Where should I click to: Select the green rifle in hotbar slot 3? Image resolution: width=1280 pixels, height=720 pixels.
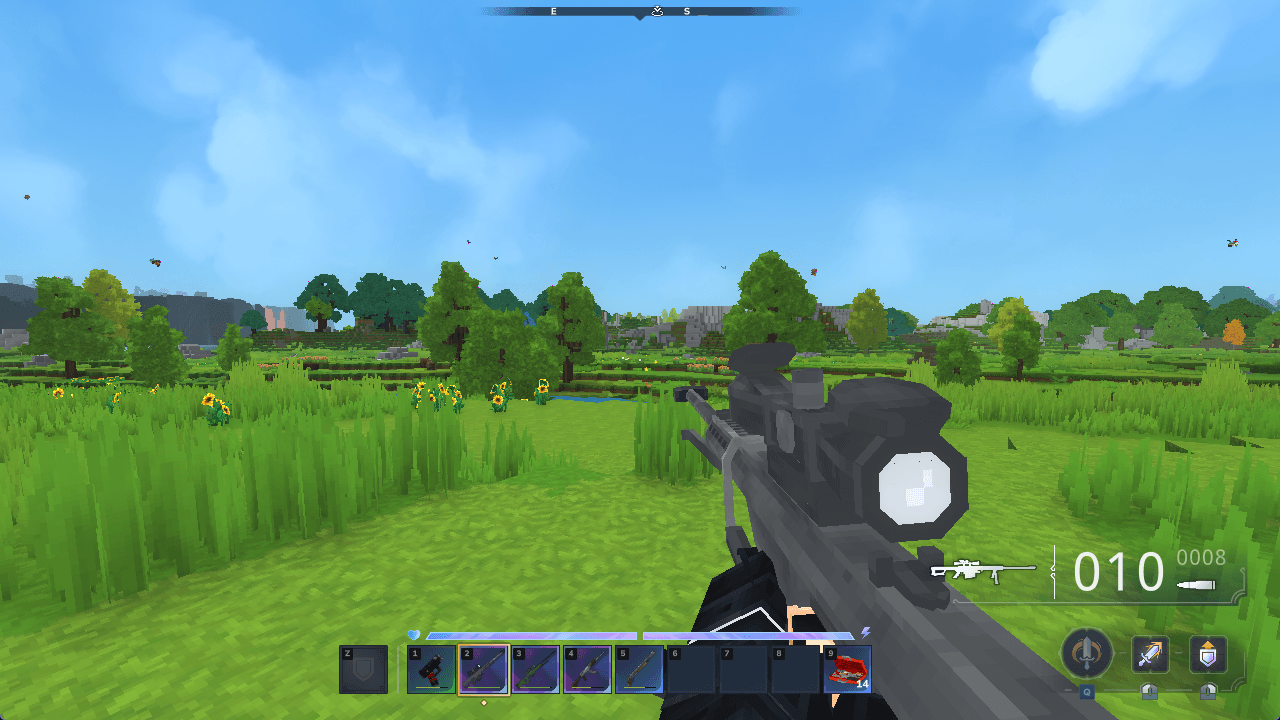click(x=534, y=669)
